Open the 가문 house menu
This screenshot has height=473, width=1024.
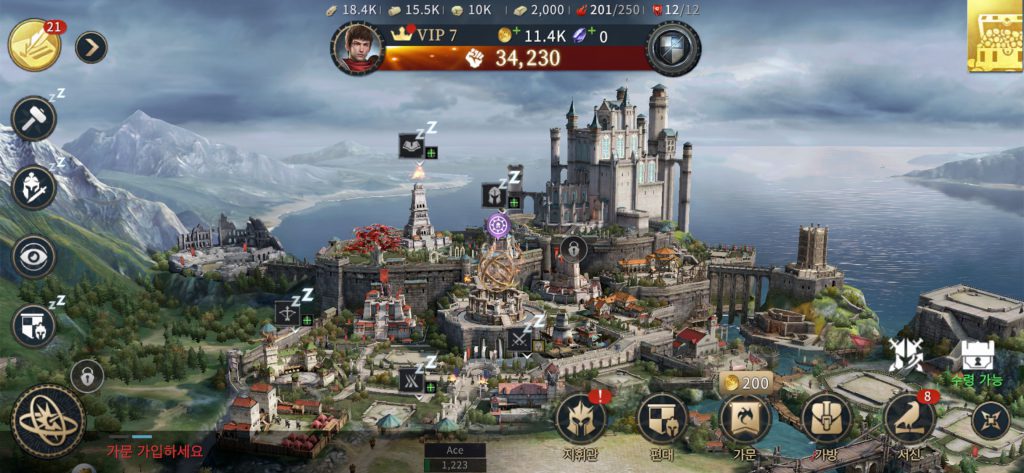click(745, 420)
